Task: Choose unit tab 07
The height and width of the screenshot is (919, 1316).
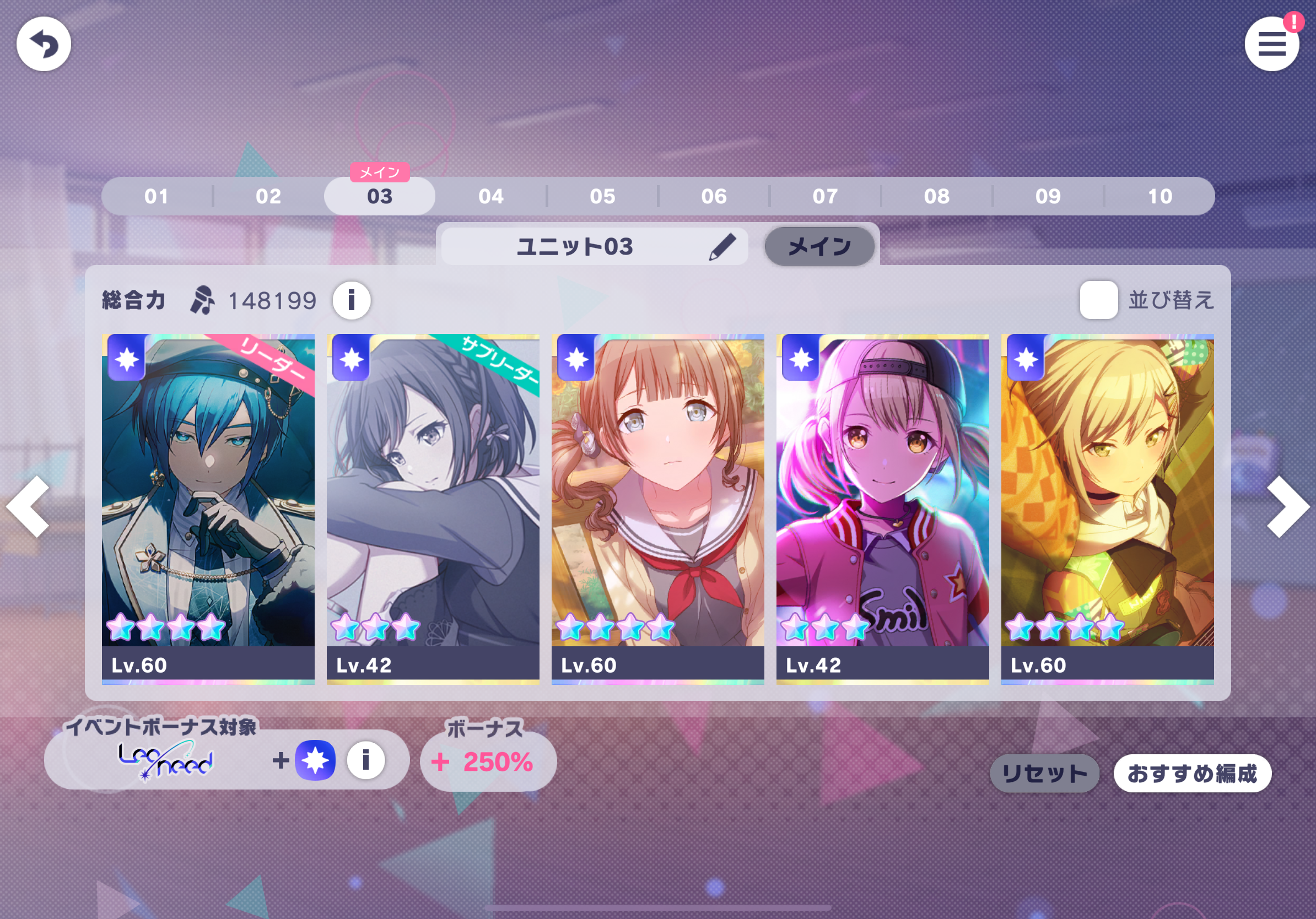Action: point(825,197)
